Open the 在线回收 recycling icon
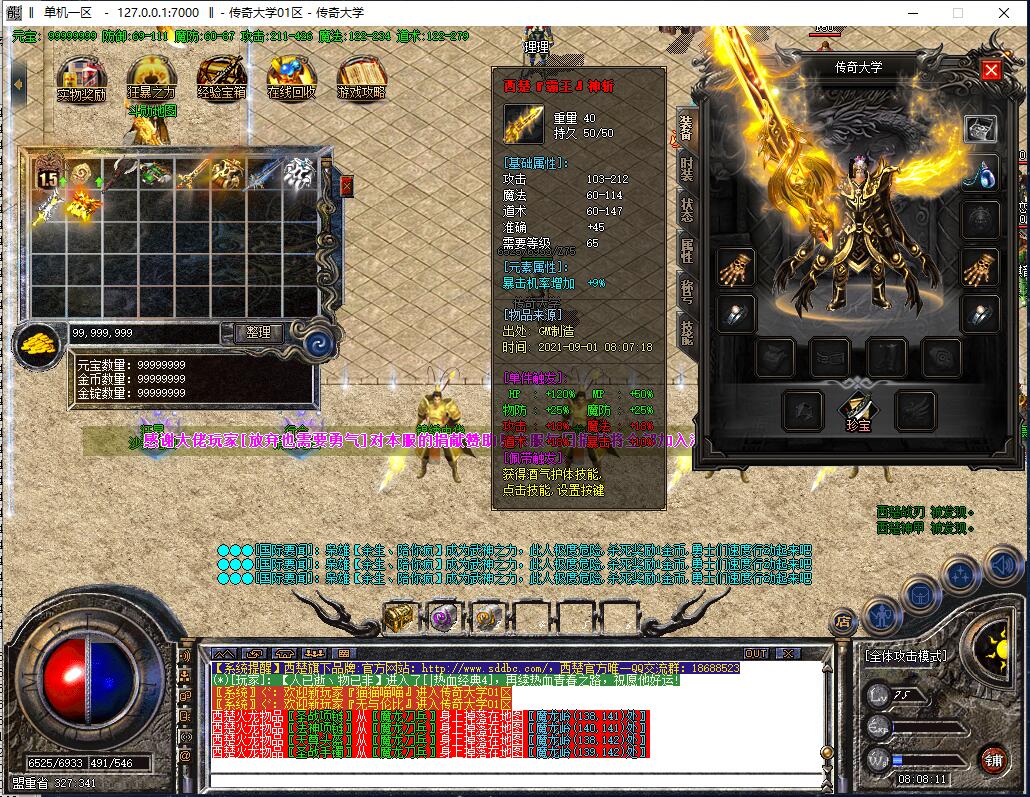 pyautogui.click(x=291, y=78)
